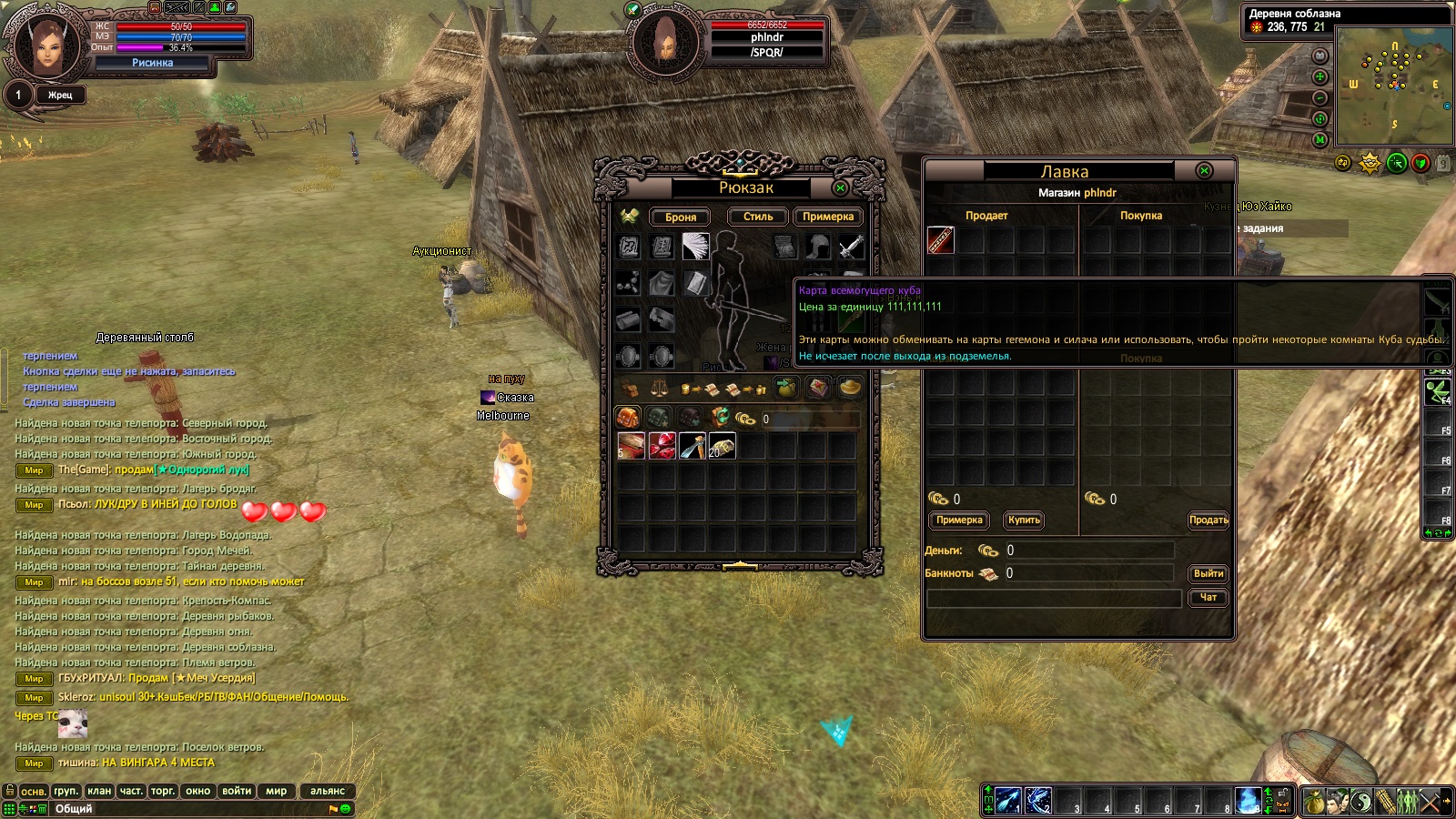The width and height of the screenshot is (1456, 819).
Task: Click the Продать sell button
Action: 1208,520
